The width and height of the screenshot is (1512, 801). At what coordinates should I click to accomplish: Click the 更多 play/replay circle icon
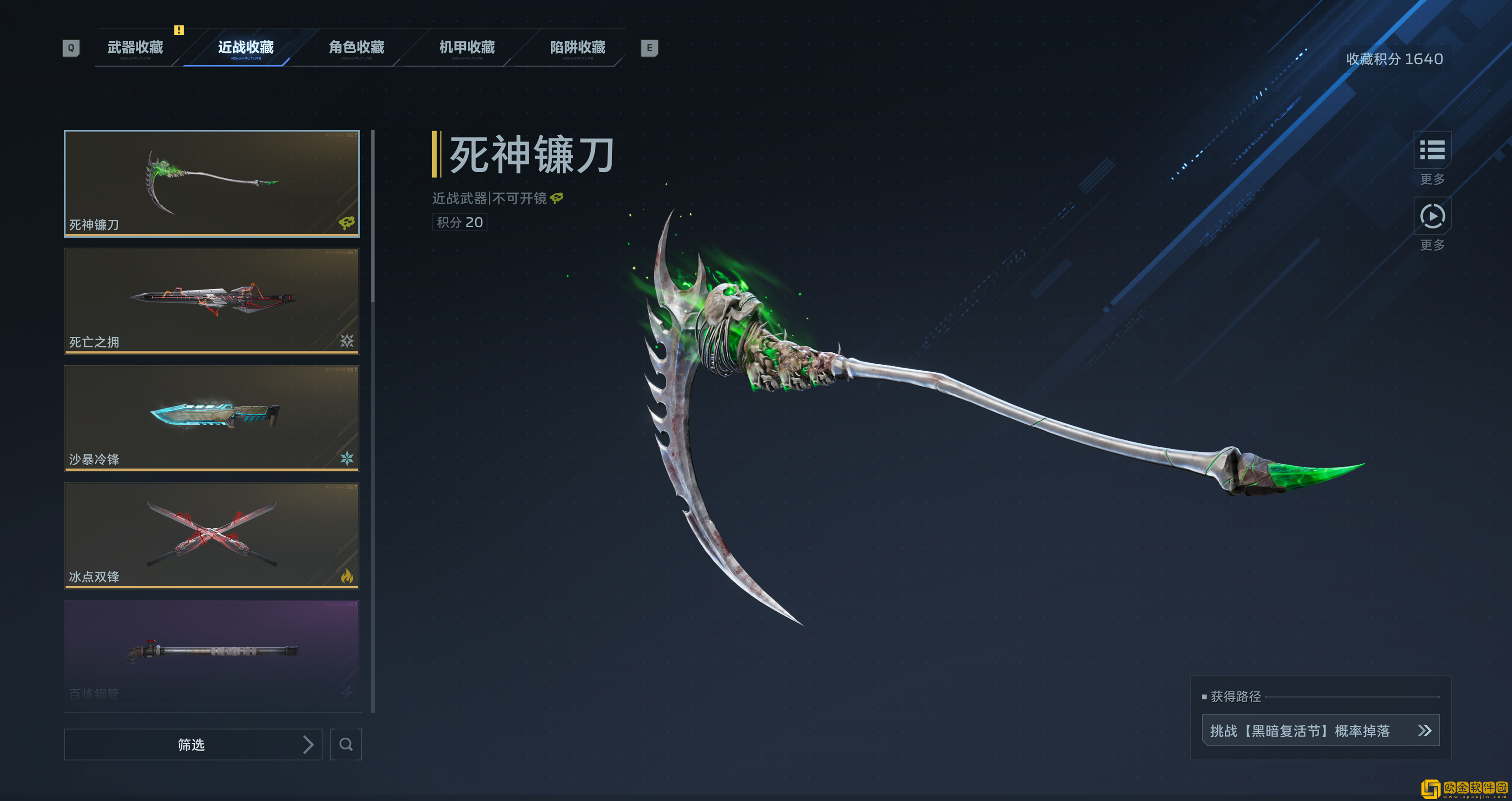1433,217
